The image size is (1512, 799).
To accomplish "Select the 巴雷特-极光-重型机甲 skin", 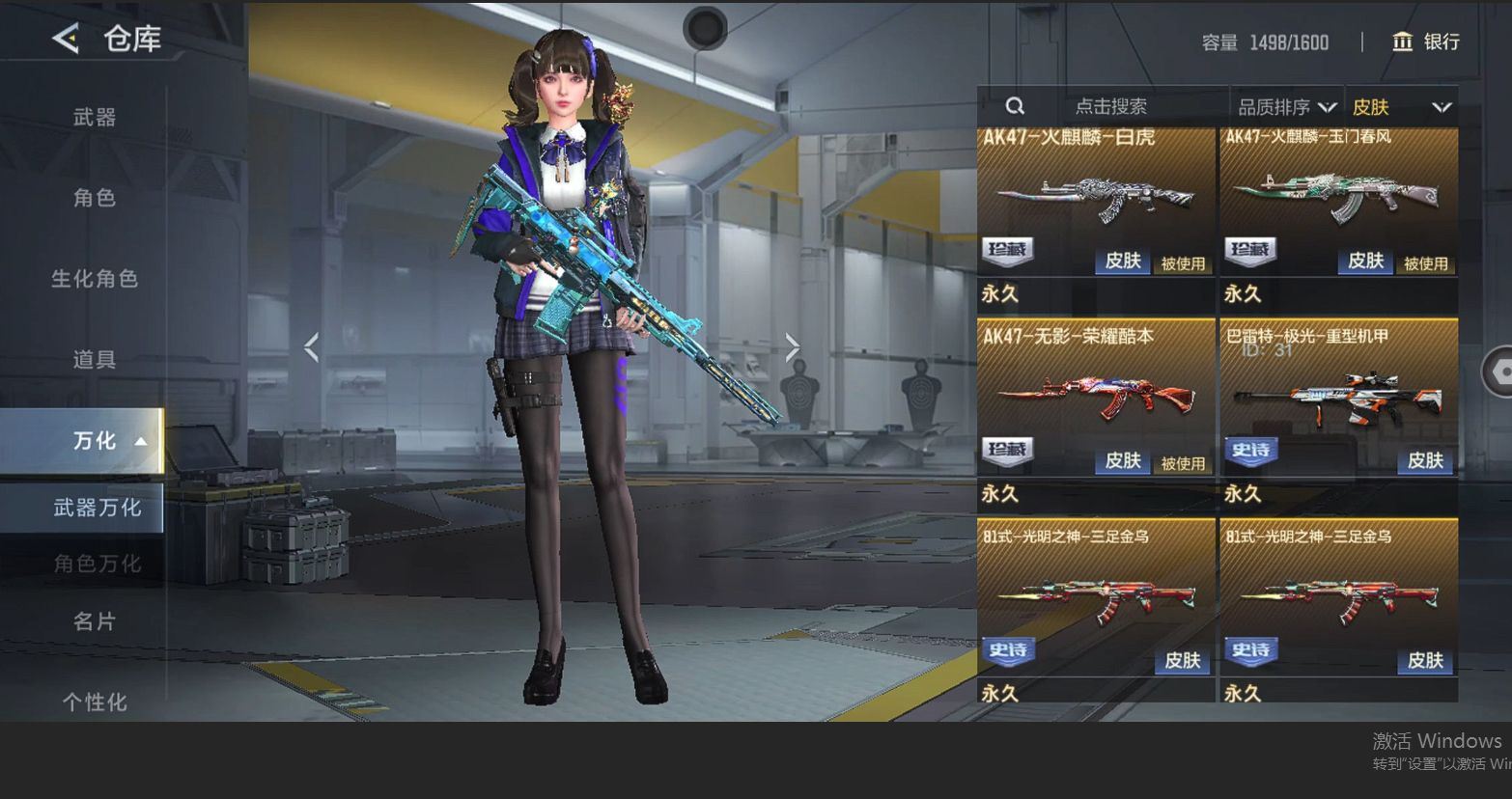I will (x=1338, y=400).
